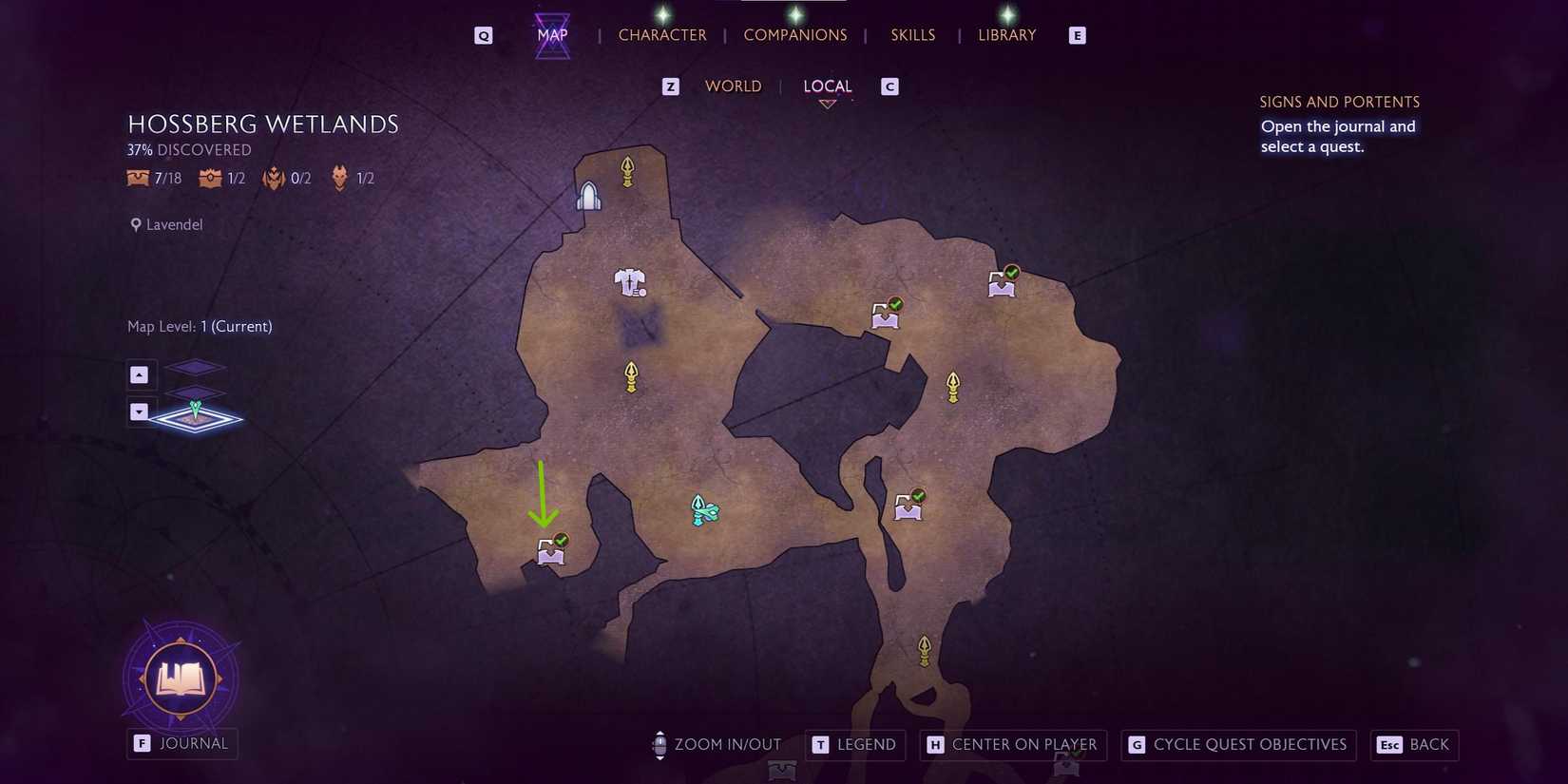Click the lighthouse marker at the map's top
This screenshot has height=784, width=1568.
coord(589,195)
